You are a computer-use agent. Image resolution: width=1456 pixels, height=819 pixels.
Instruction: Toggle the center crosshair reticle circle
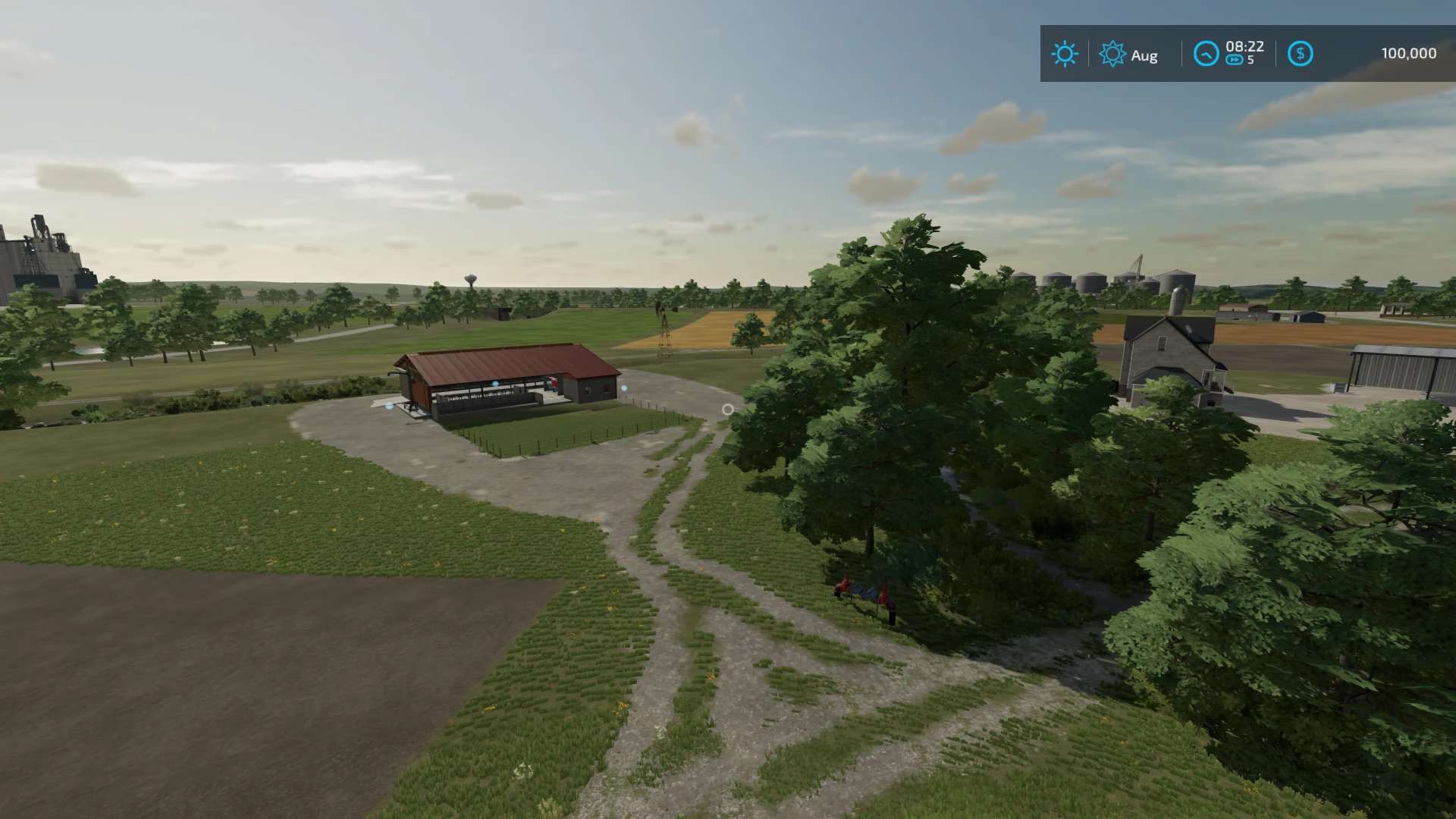pyautogui.click(x=727, y=409)
